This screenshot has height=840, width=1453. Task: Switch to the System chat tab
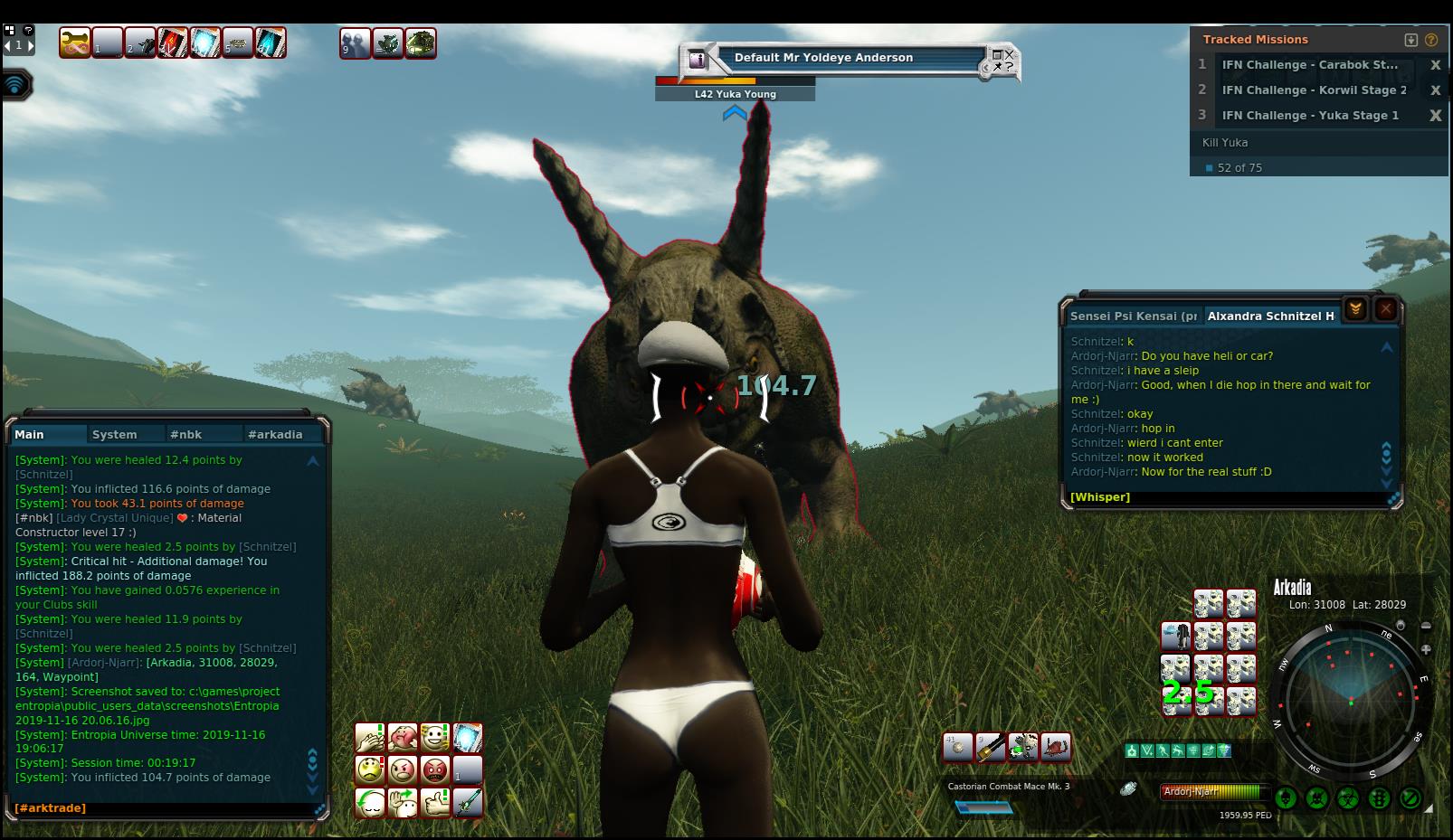click(x=115, y=435)
